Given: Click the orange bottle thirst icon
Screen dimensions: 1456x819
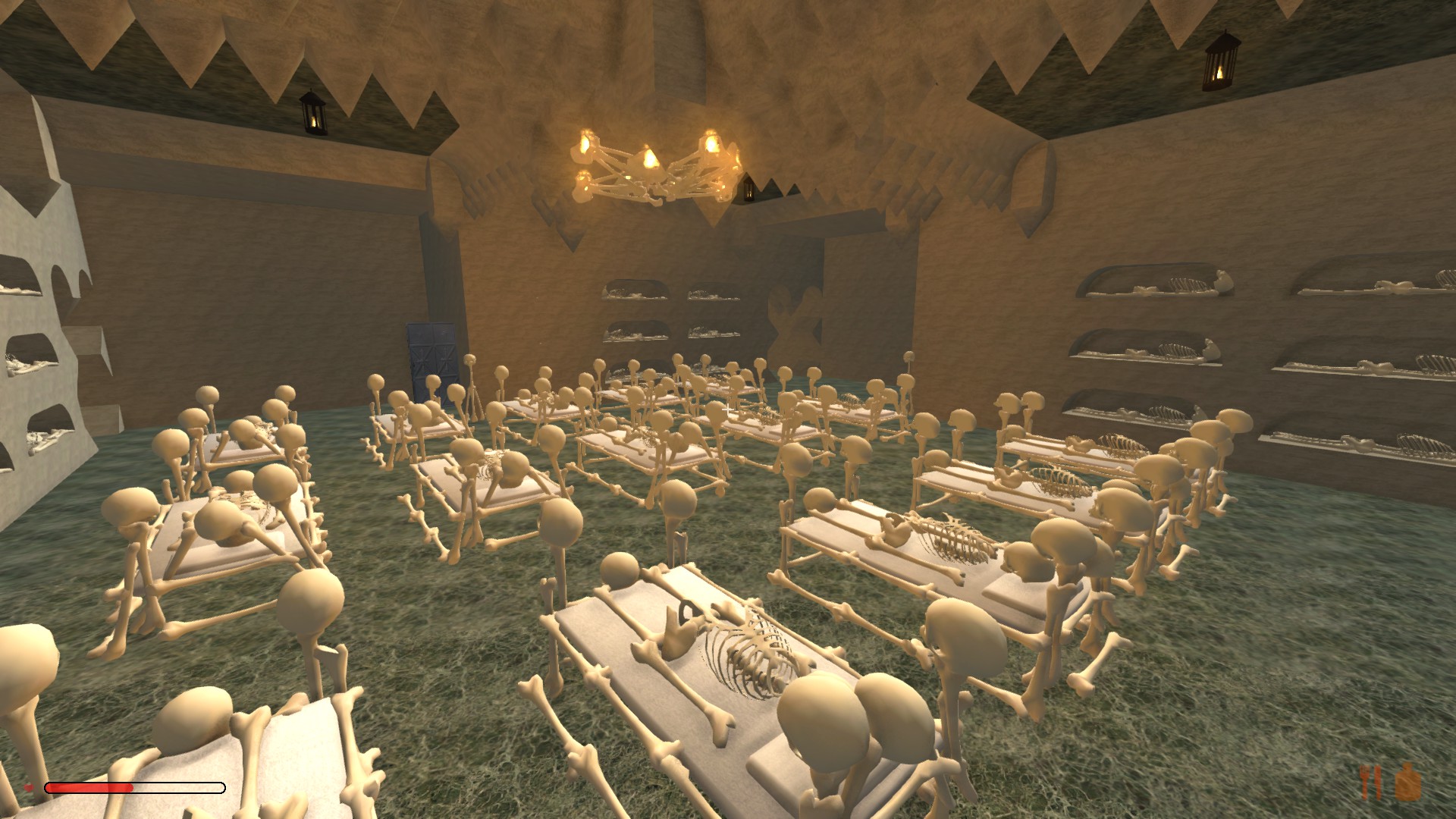Looking at the screenshot, I should [1407, 782].
